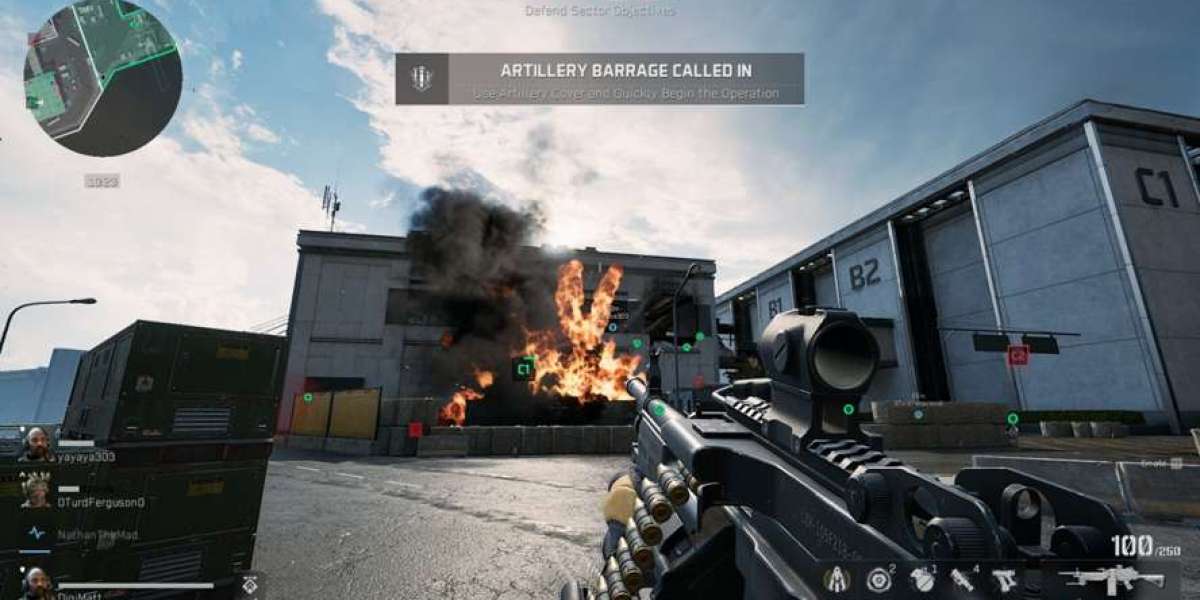The height and width of the screenshot is (600, 1200).
Task: Select squad member 0TurdFerguson0
Action: [99, 501]
